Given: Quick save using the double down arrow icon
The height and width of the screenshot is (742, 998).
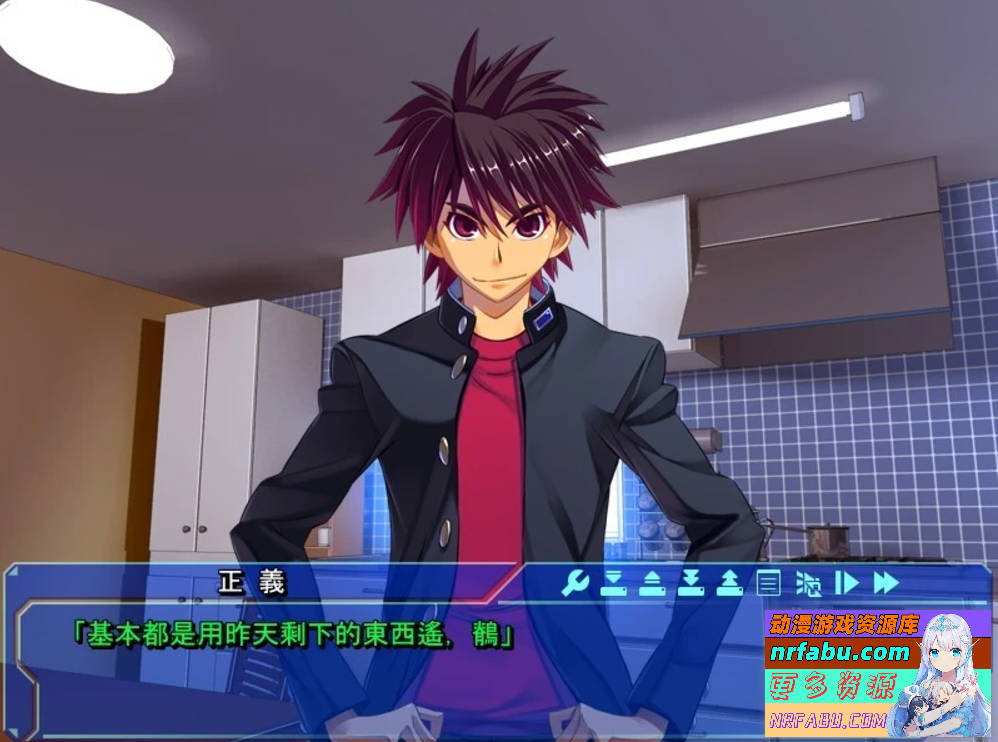Looking at the screenshot, I should tap(691, 582).
